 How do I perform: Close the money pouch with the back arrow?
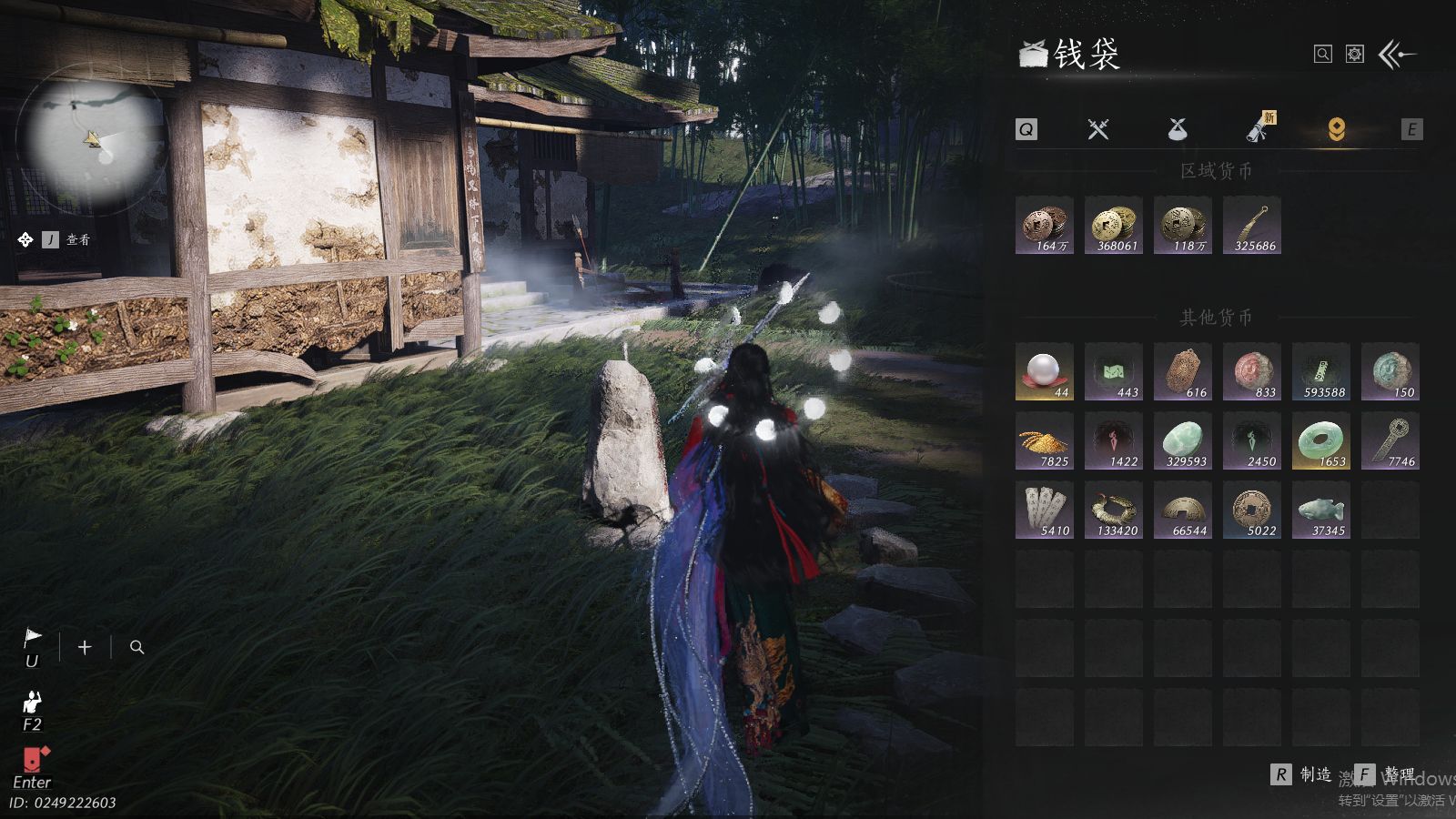click(1397, 55)
